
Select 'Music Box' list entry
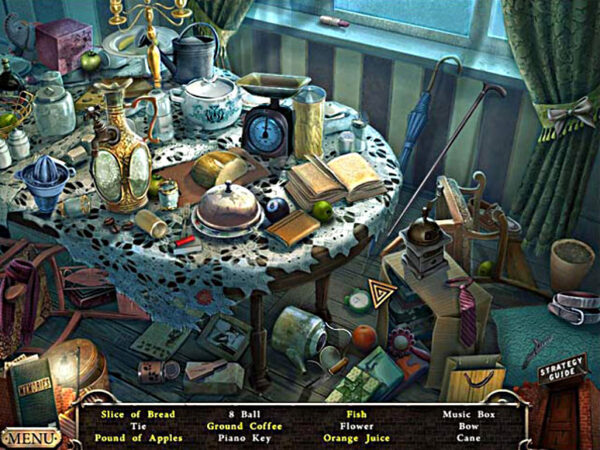[470, 414]
